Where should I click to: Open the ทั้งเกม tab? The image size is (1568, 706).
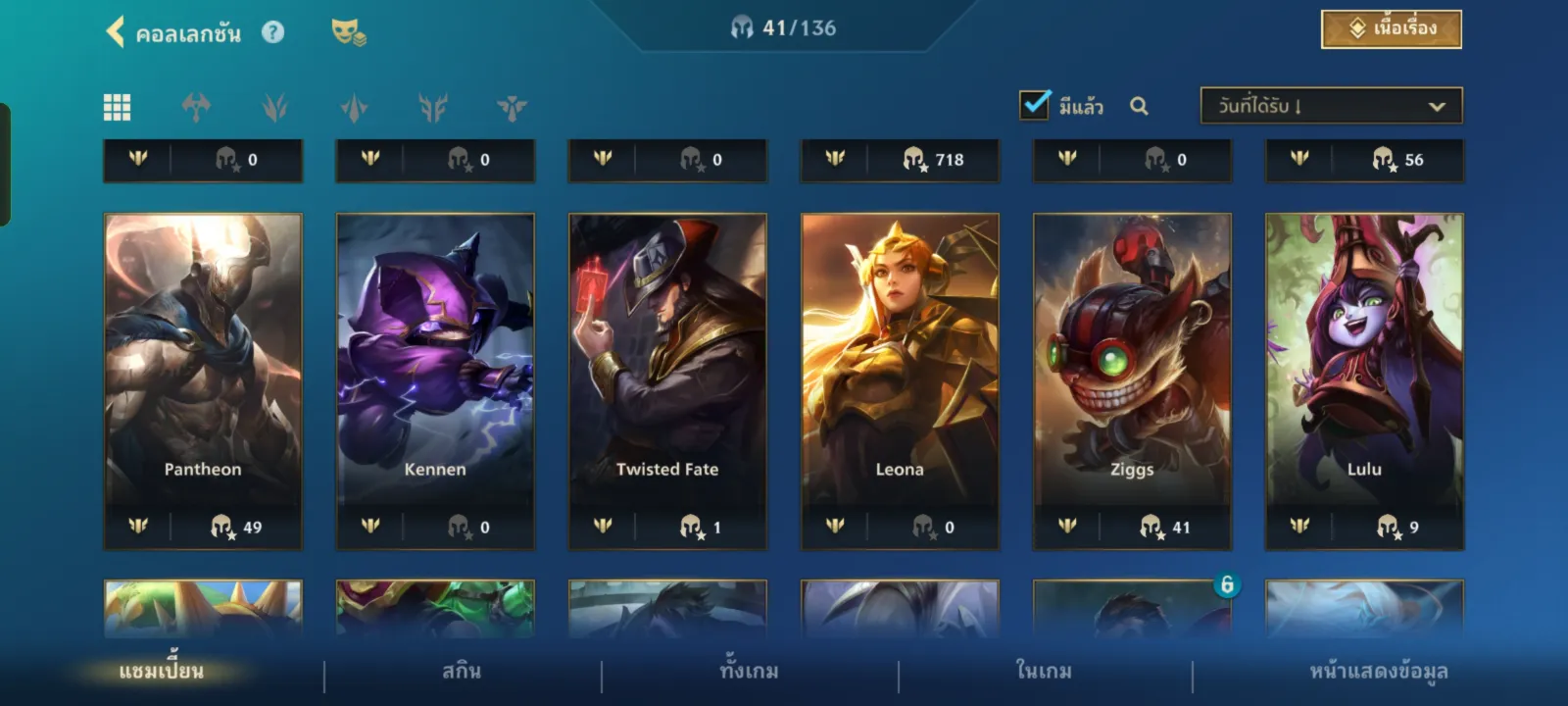(x=750, y=672)
